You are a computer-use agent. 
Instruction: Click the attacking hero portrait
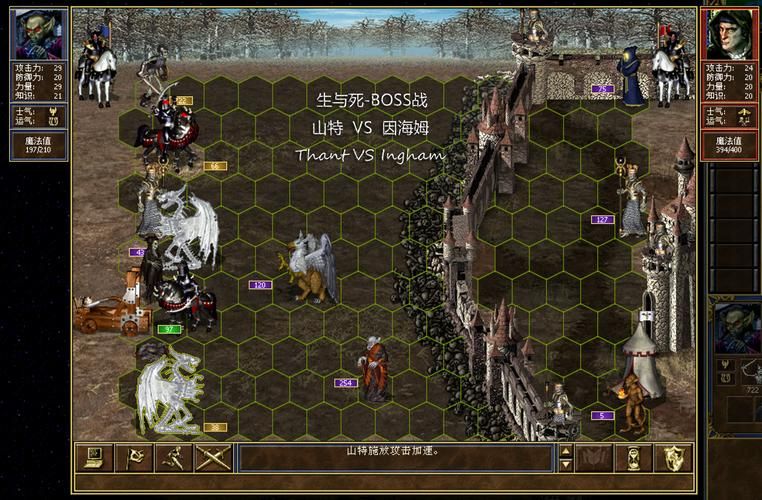(x=39, y=34)
